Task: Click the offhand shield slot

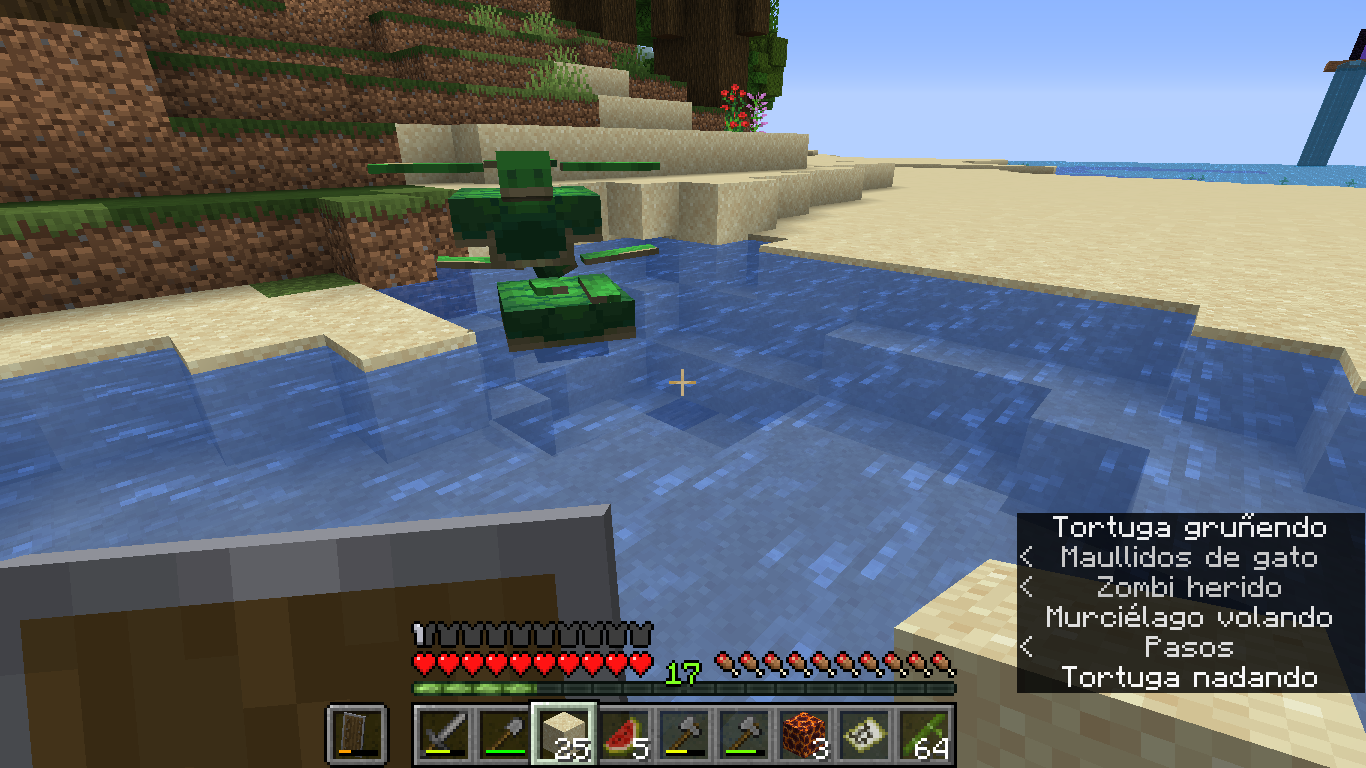Action: click(357, 733)
